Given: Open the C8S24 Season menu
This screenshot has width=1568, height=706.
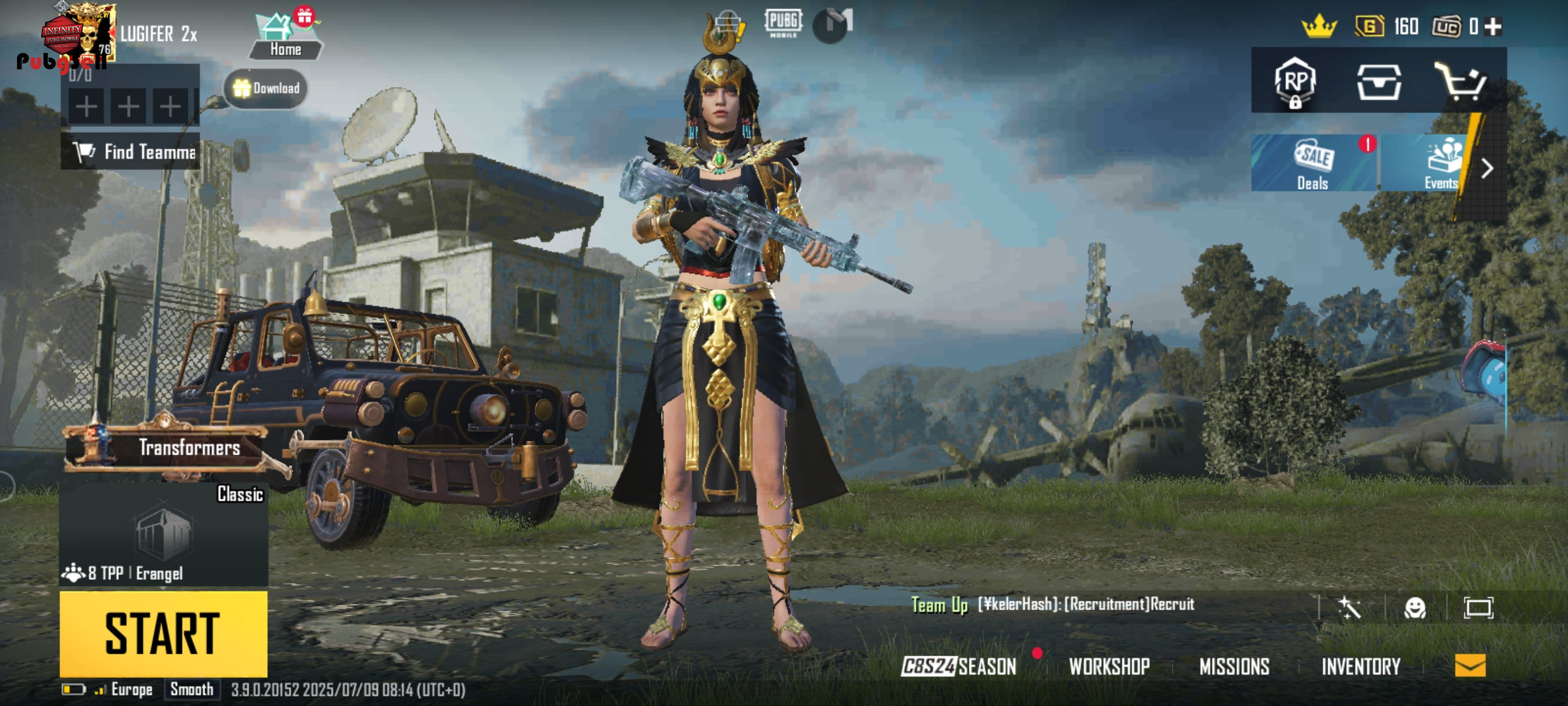Looking at the screenshot, I should 958,666.
